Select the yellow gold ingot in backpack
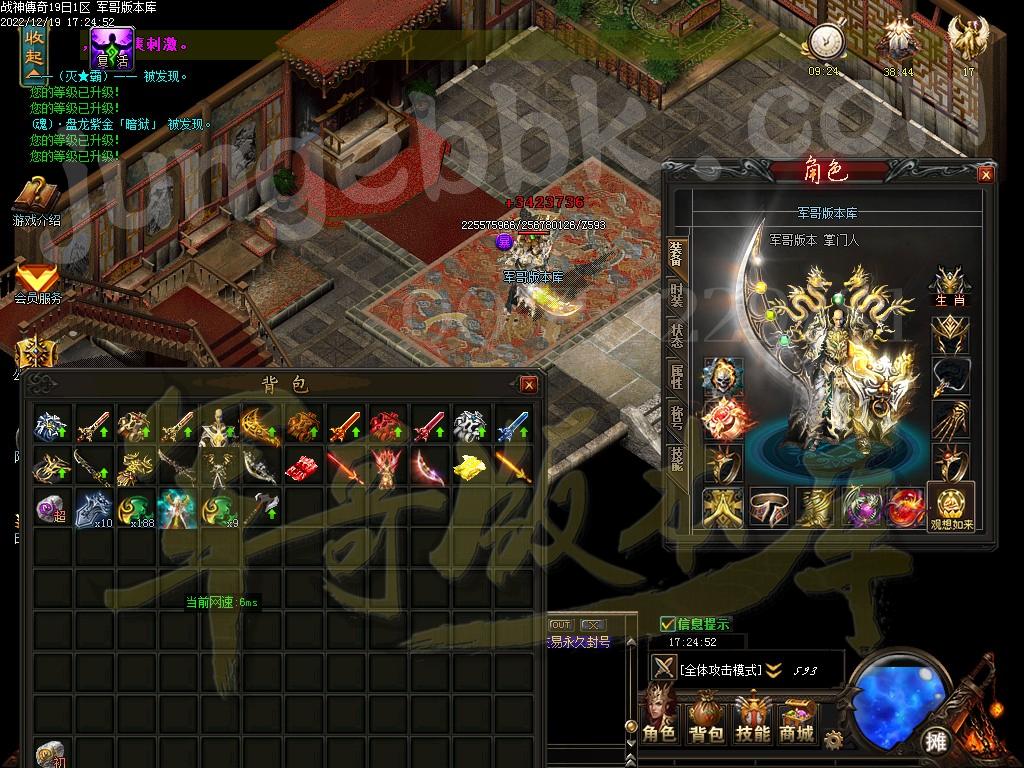 coord(469,466)
